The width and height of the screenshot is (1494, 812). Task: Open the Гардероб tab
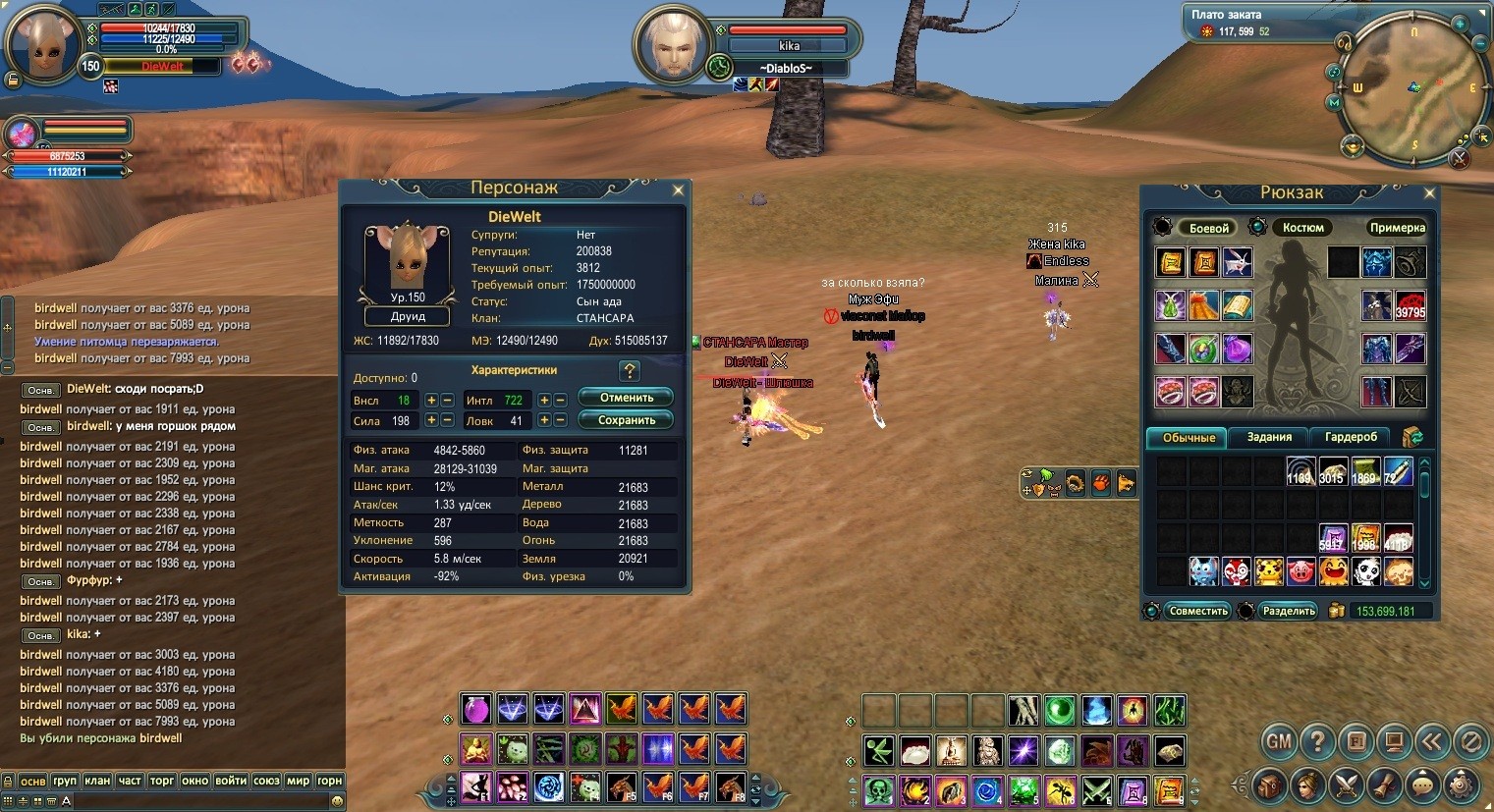point(1351,437)
